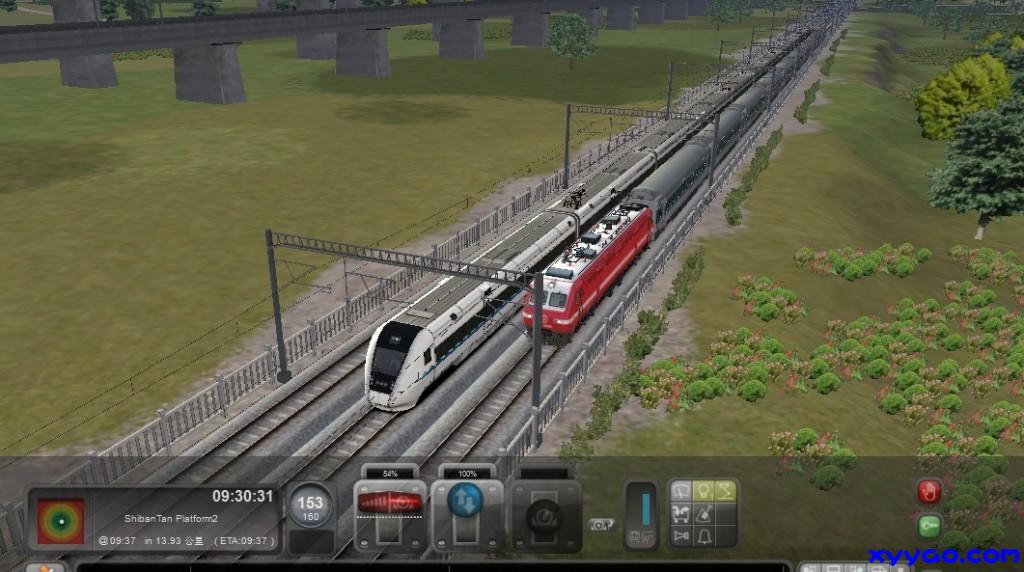This screenshot has width=1024, height=572.
Task: Click the green key button
Action: pos(929,525)
